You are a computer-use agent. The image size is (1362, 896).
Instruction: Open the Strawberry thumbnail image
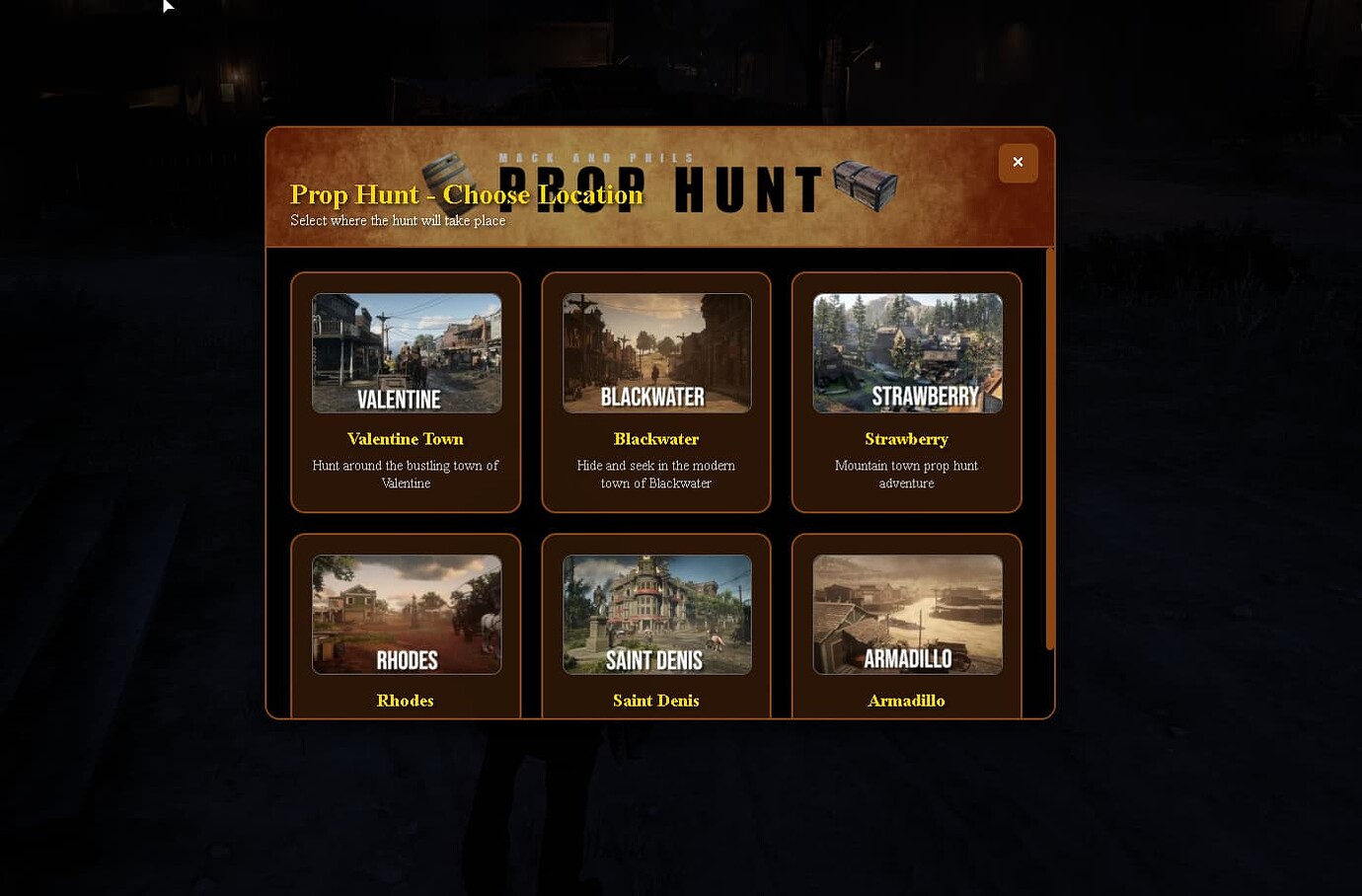click(x=906, y=352)
